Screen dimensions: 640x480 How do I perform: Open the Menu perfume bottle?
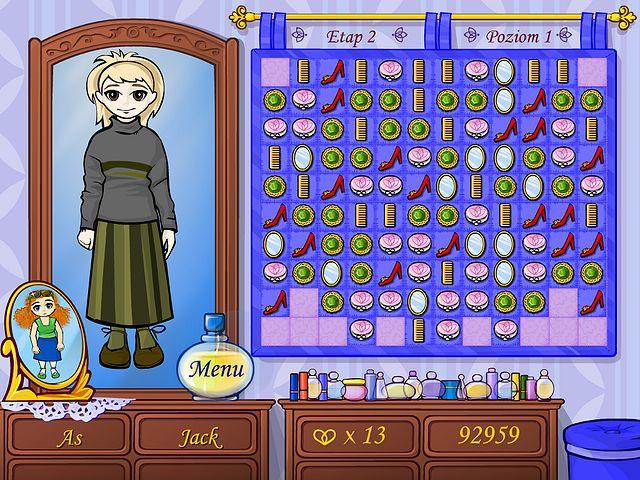(x=216, y=367)
